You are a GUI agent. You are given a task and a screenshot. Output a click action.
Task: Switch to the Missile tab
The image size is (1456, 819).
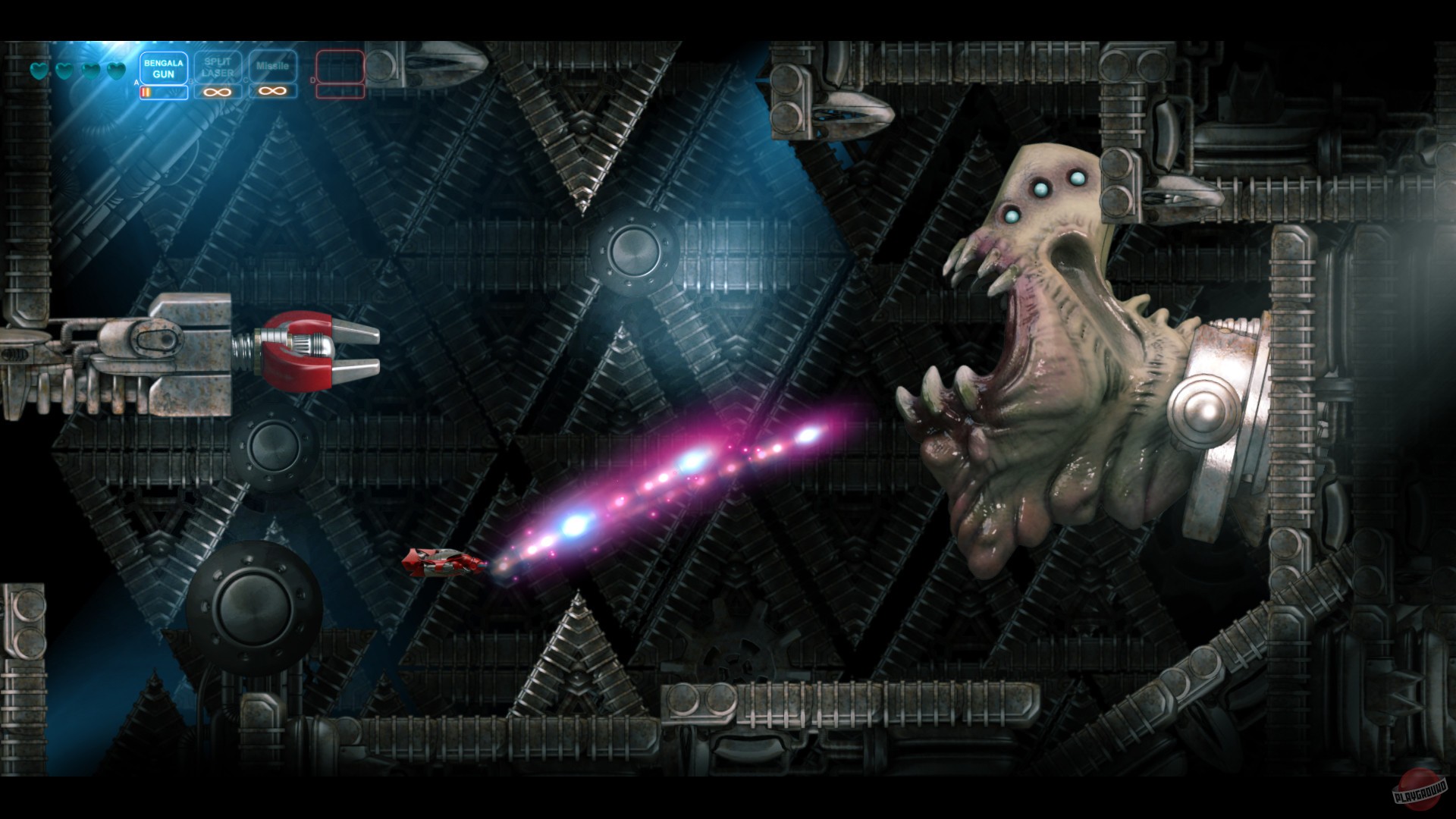(272, 67)
